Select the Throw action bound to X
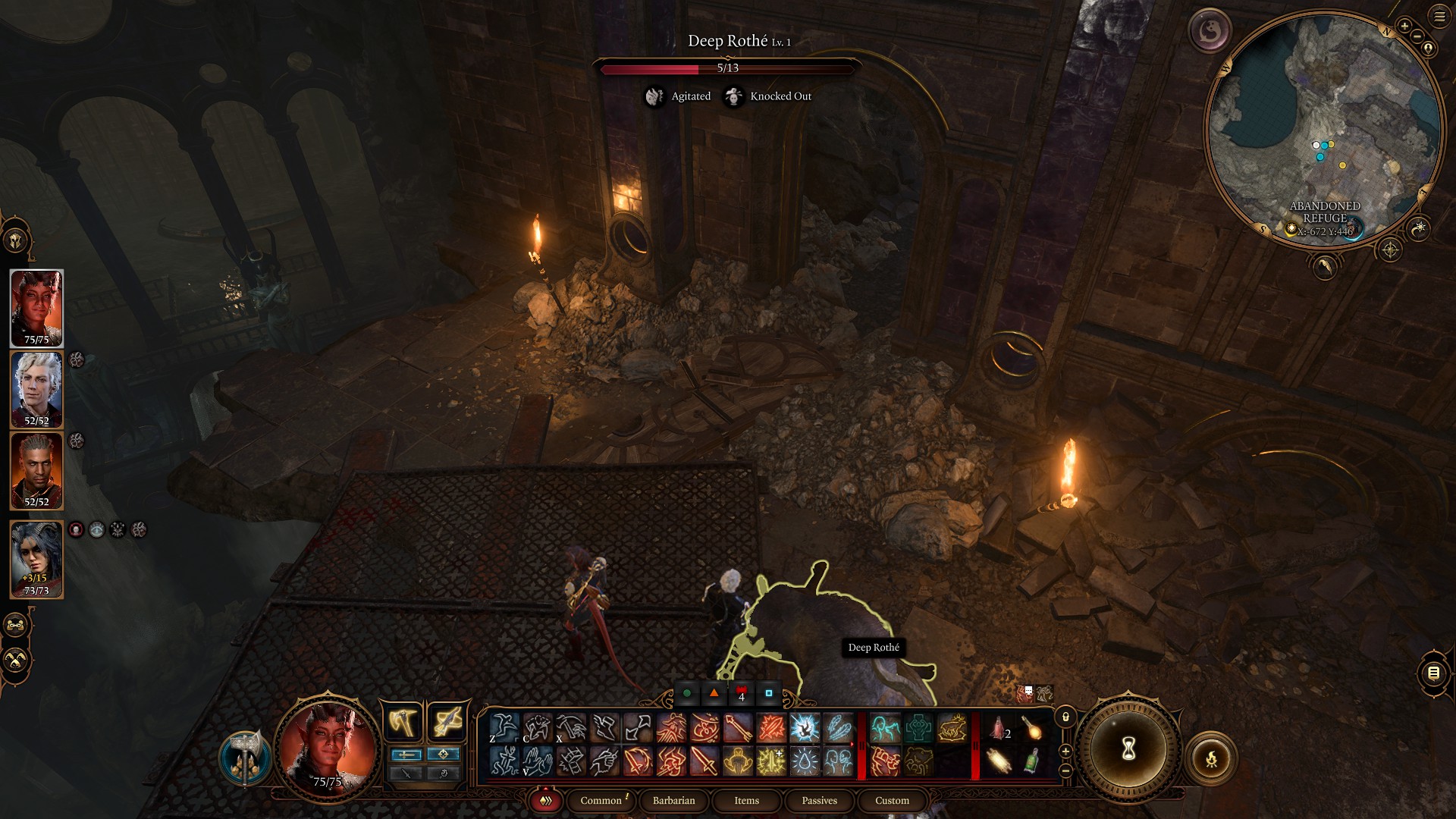This screenshot has width=1456, height=819. (573, 726)
